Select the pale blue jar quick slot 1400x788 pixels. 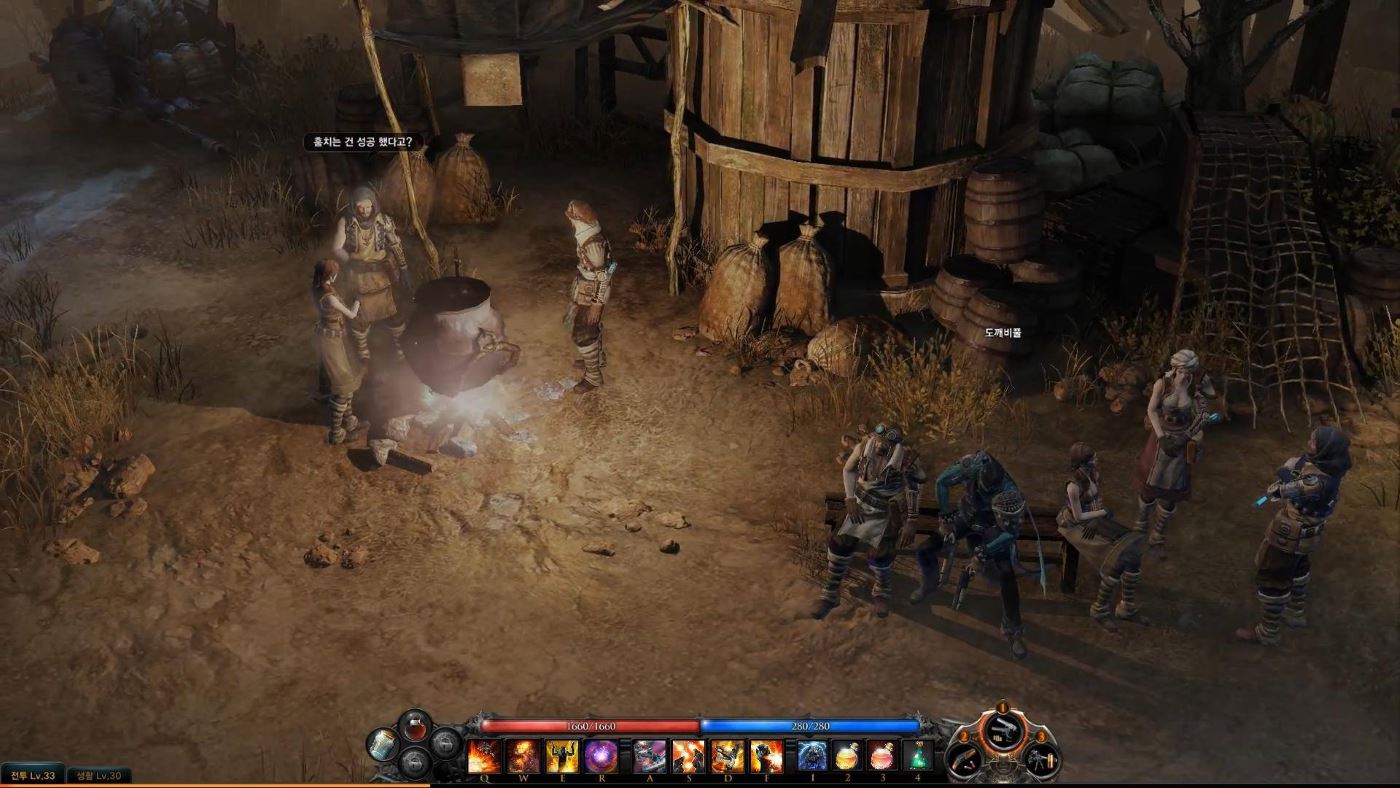[382, 744]
